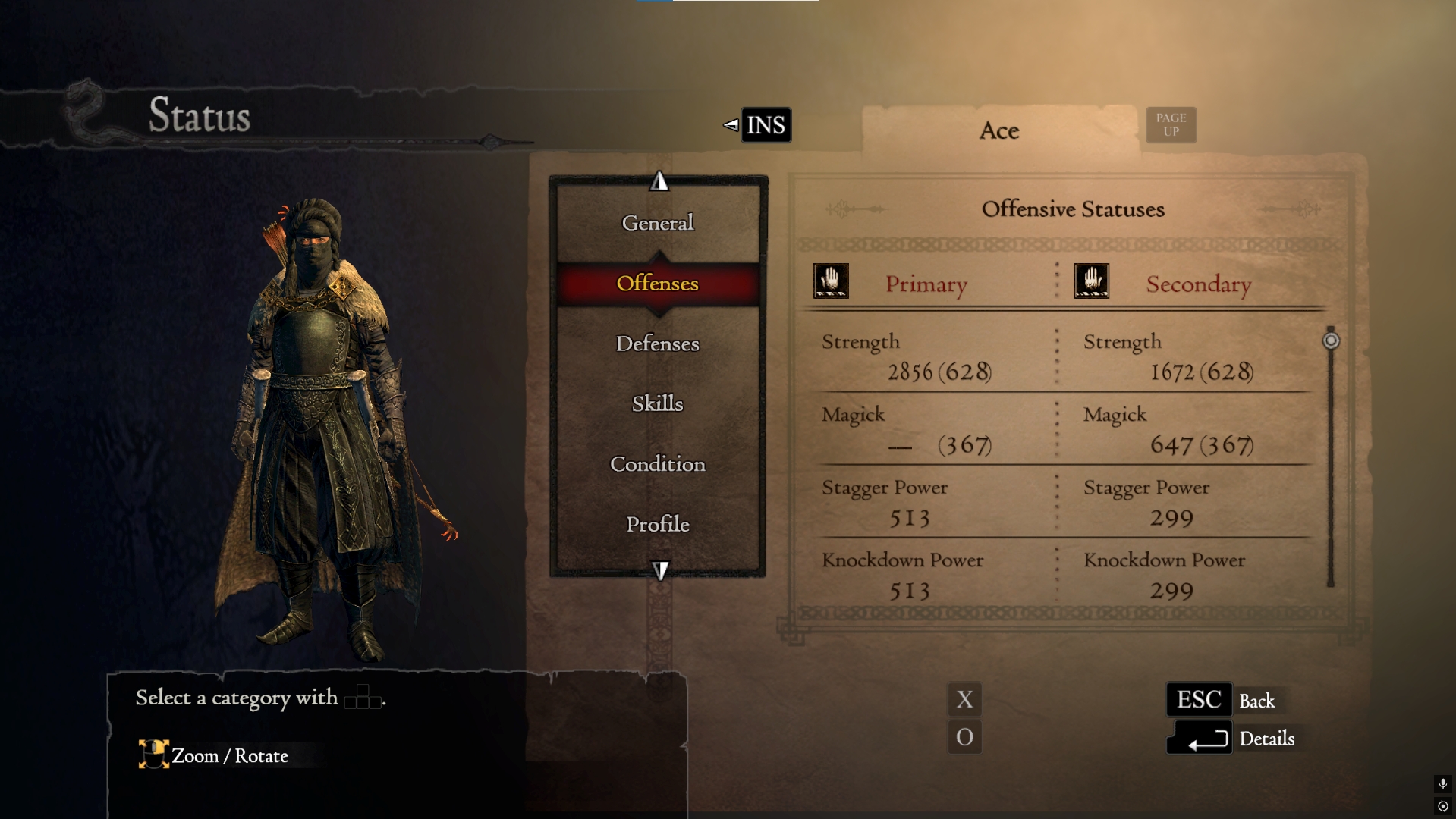The height and width of the screenshot is (819, 1456).
Task: Switch to the Ace character tab
Action: (998, 130)
